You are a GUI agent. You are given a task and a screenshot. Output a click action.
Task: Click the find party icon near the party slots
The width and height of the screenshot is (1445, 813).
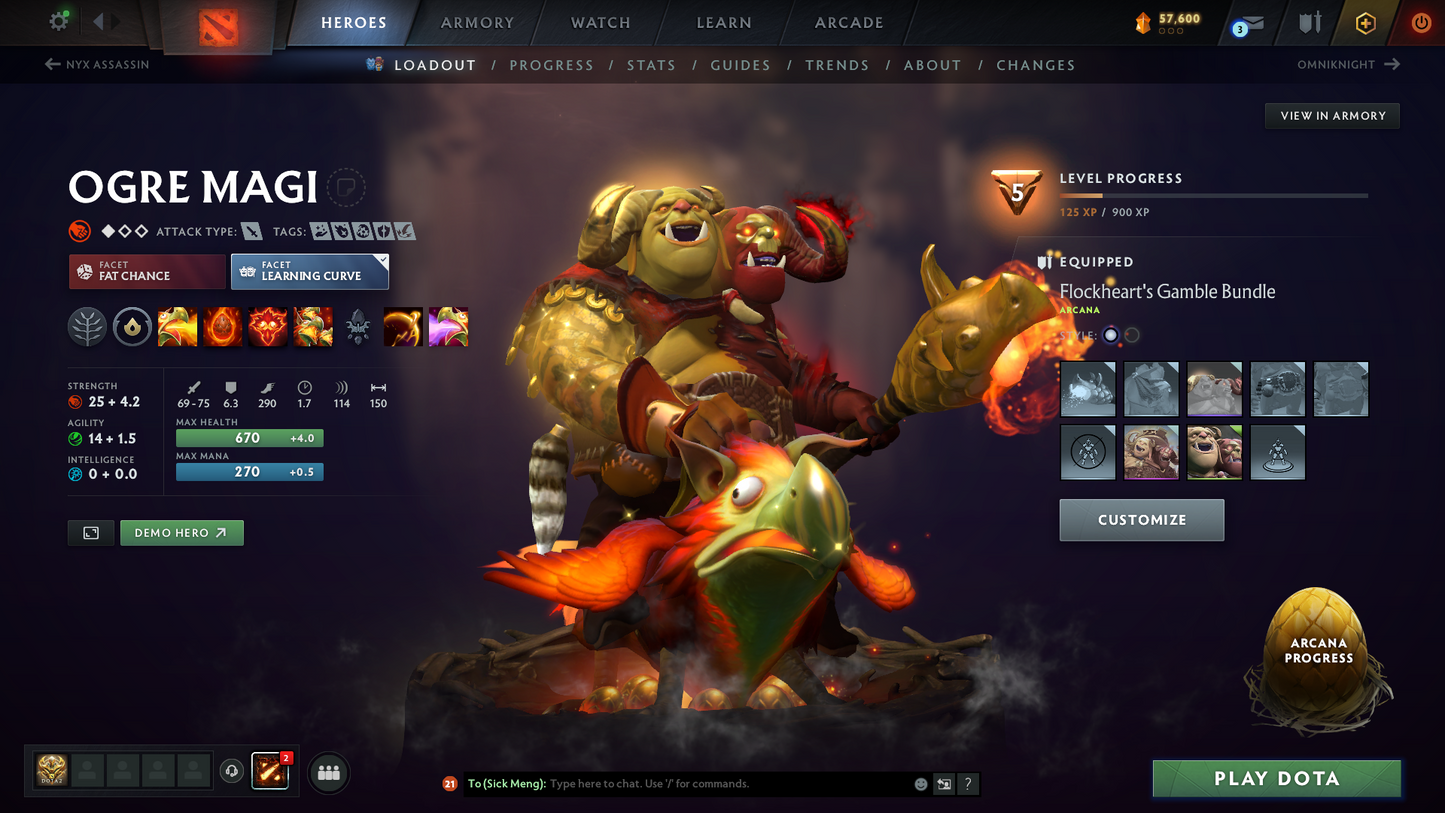pos(329,771)
